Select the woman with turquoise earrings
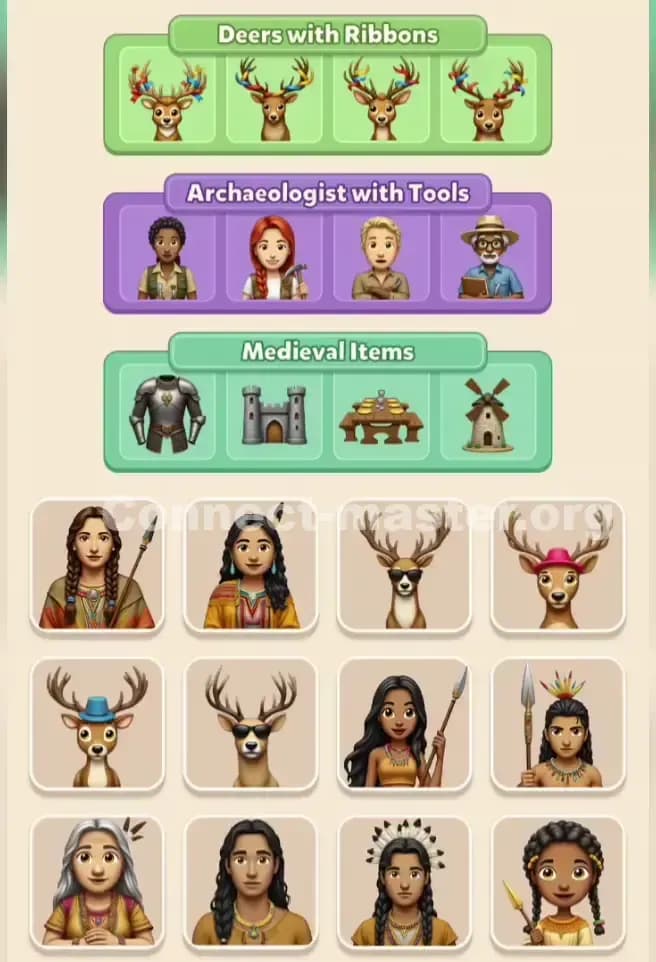656x962 pixels. point(250,566)
